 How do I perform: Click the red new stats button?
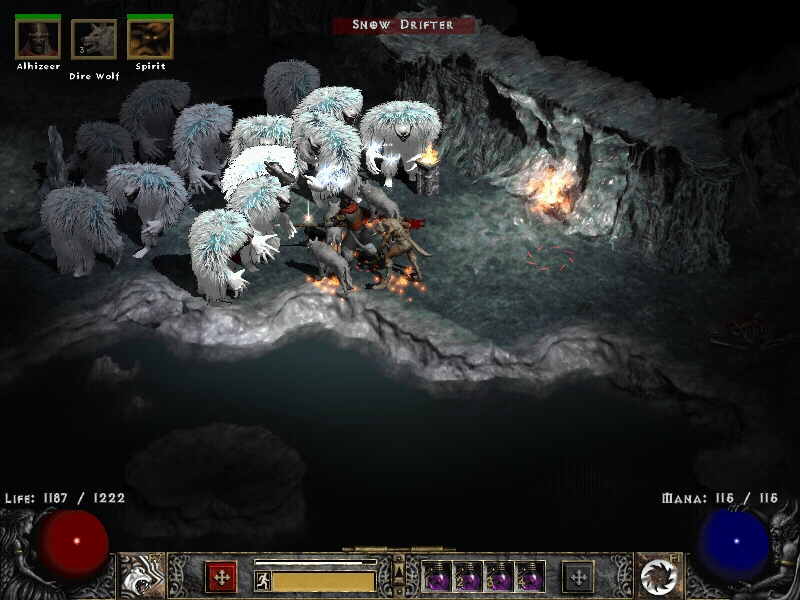[x=221, y=577]
